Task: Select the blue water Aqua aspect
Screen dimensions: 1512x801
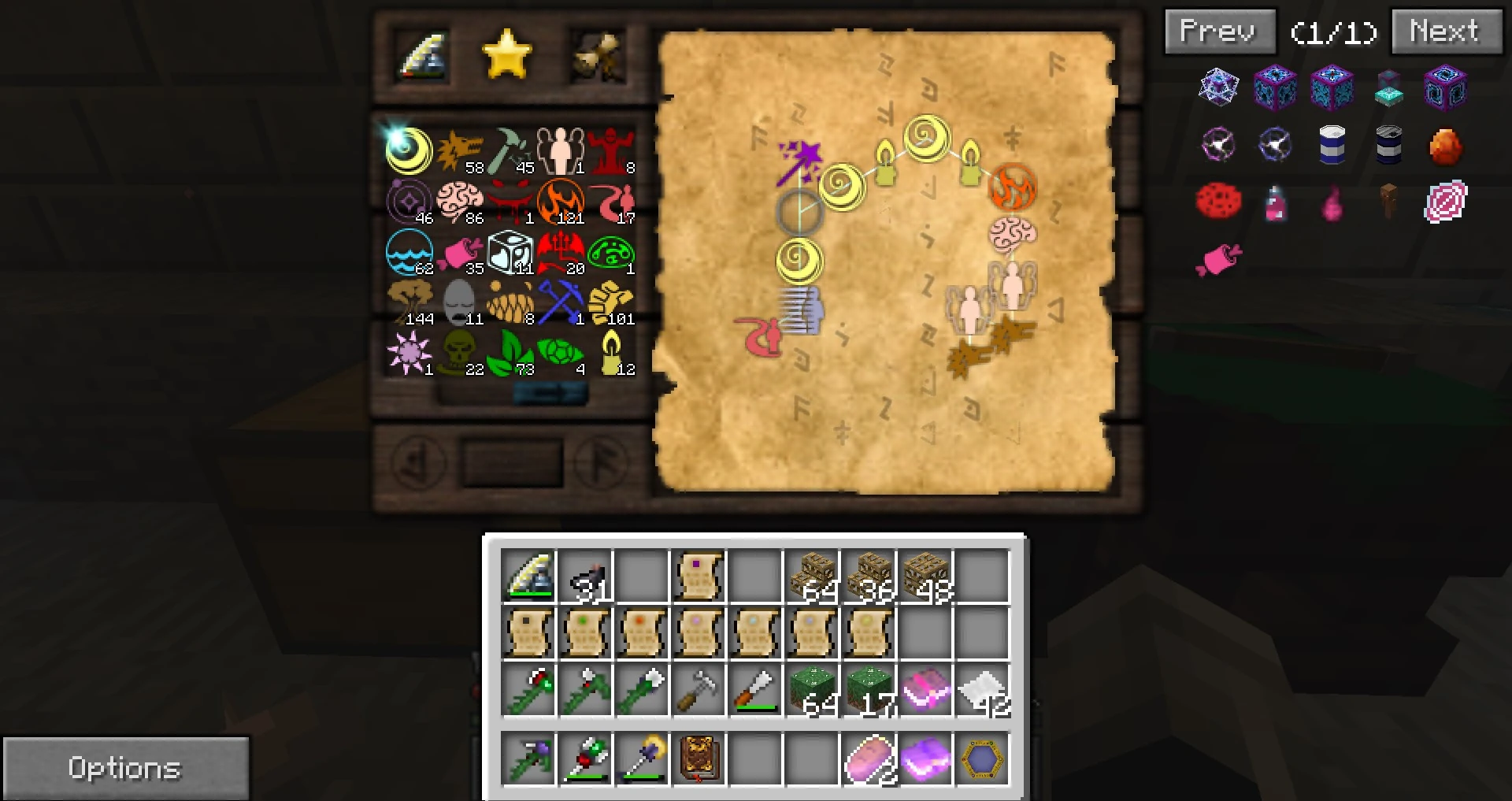Action: 409,250
